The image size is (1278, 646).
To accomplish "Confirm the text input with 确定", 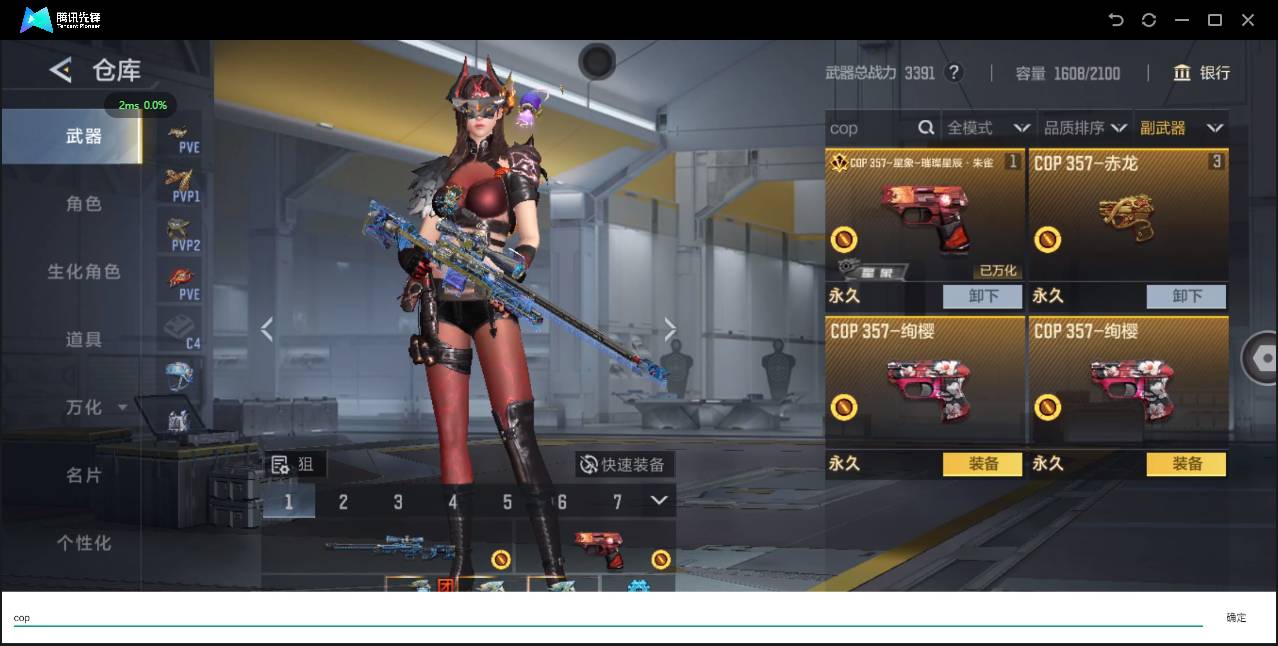I will point(1236,618).
